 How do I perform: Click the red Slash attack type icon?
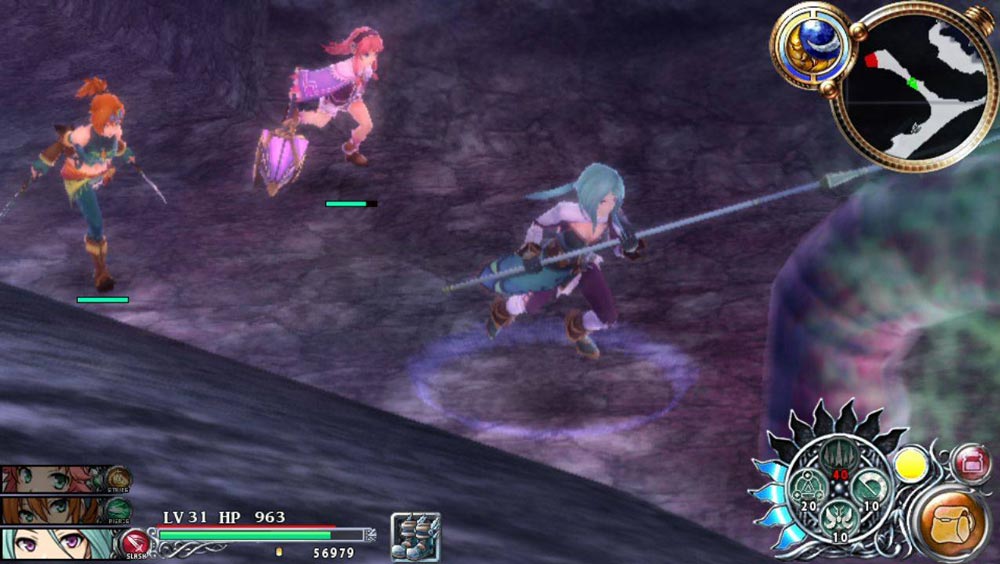tap(136, 544)
